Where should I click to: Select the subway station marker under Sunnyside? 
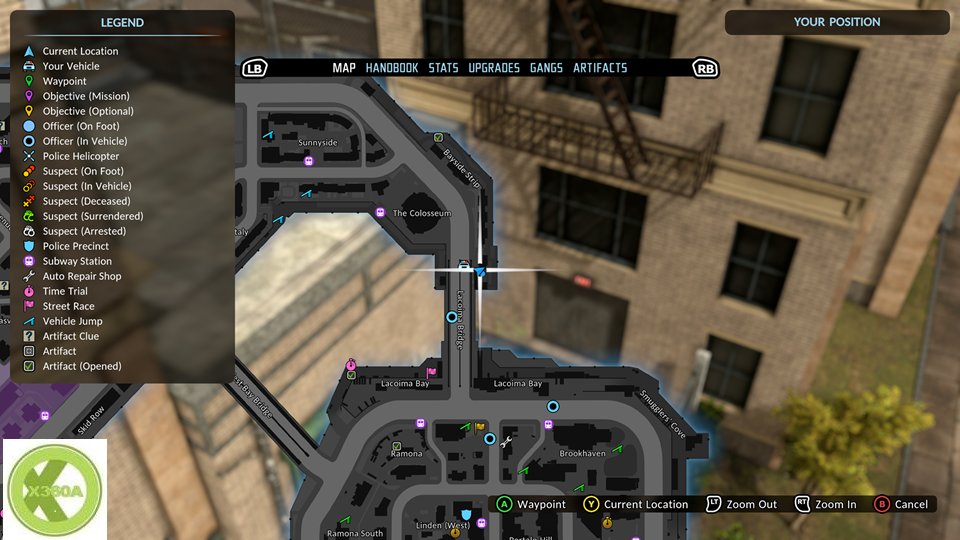tap(308, 160)
